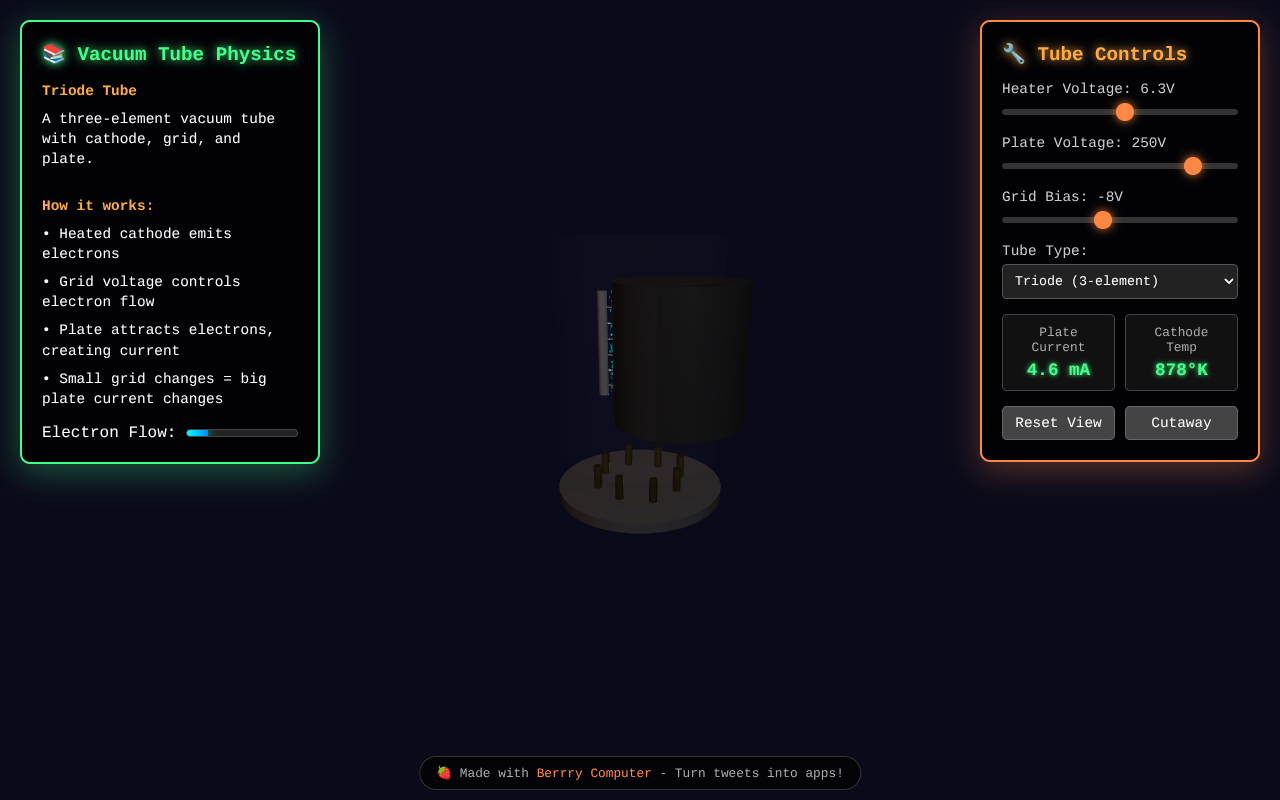Enable Cutaway mode for the tube
1280x800 pixels.
[x=1181, y=422]
